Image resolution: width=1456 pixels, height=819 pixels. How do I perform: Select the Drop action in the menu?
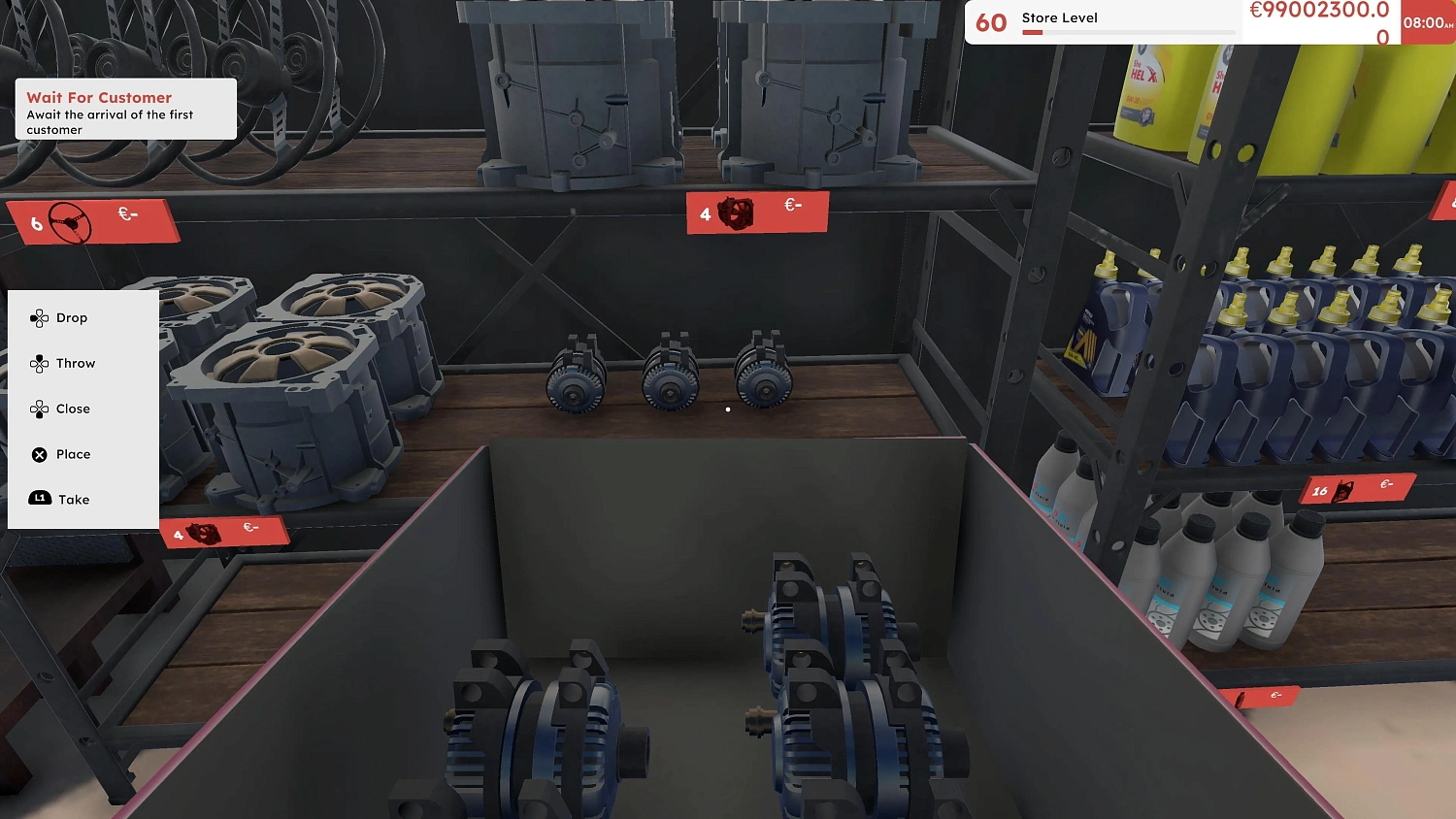72,317
